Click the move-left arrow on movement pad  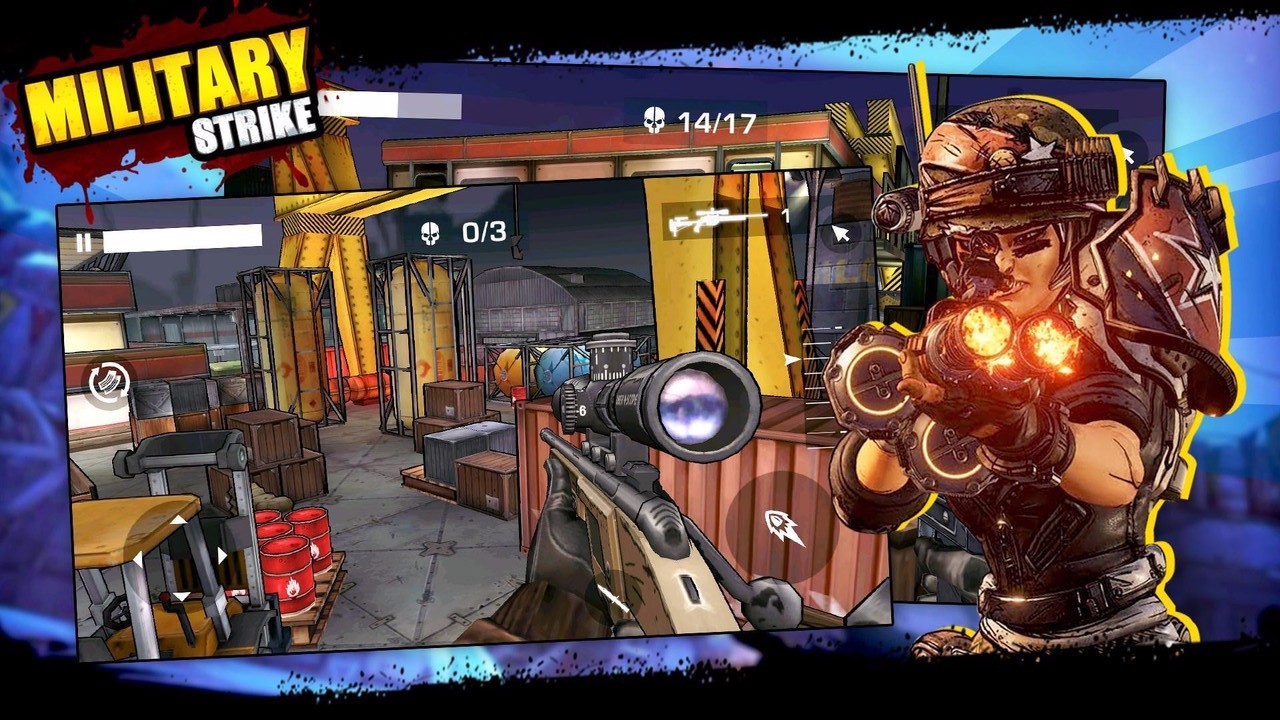point(137,558)
